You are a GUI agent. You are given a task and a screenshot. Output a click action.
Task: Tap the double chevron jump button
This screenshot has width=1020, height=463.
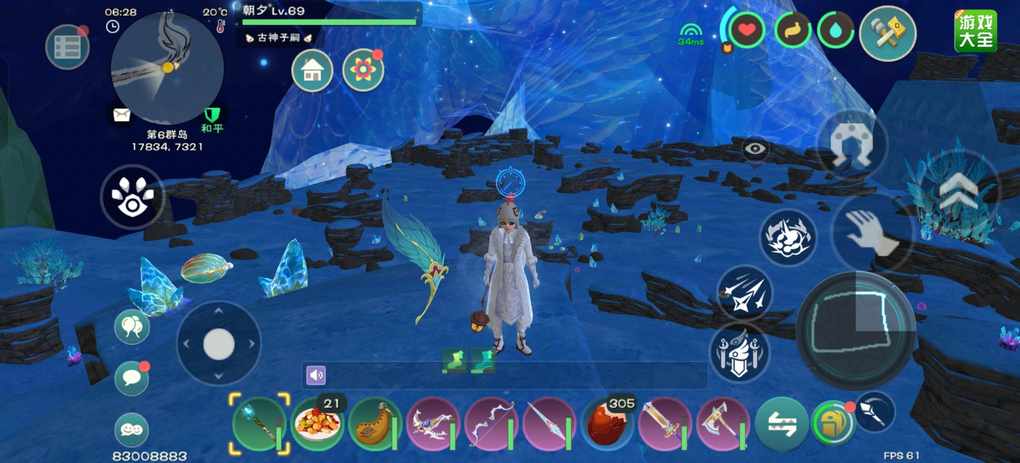[x=959, y=189]
